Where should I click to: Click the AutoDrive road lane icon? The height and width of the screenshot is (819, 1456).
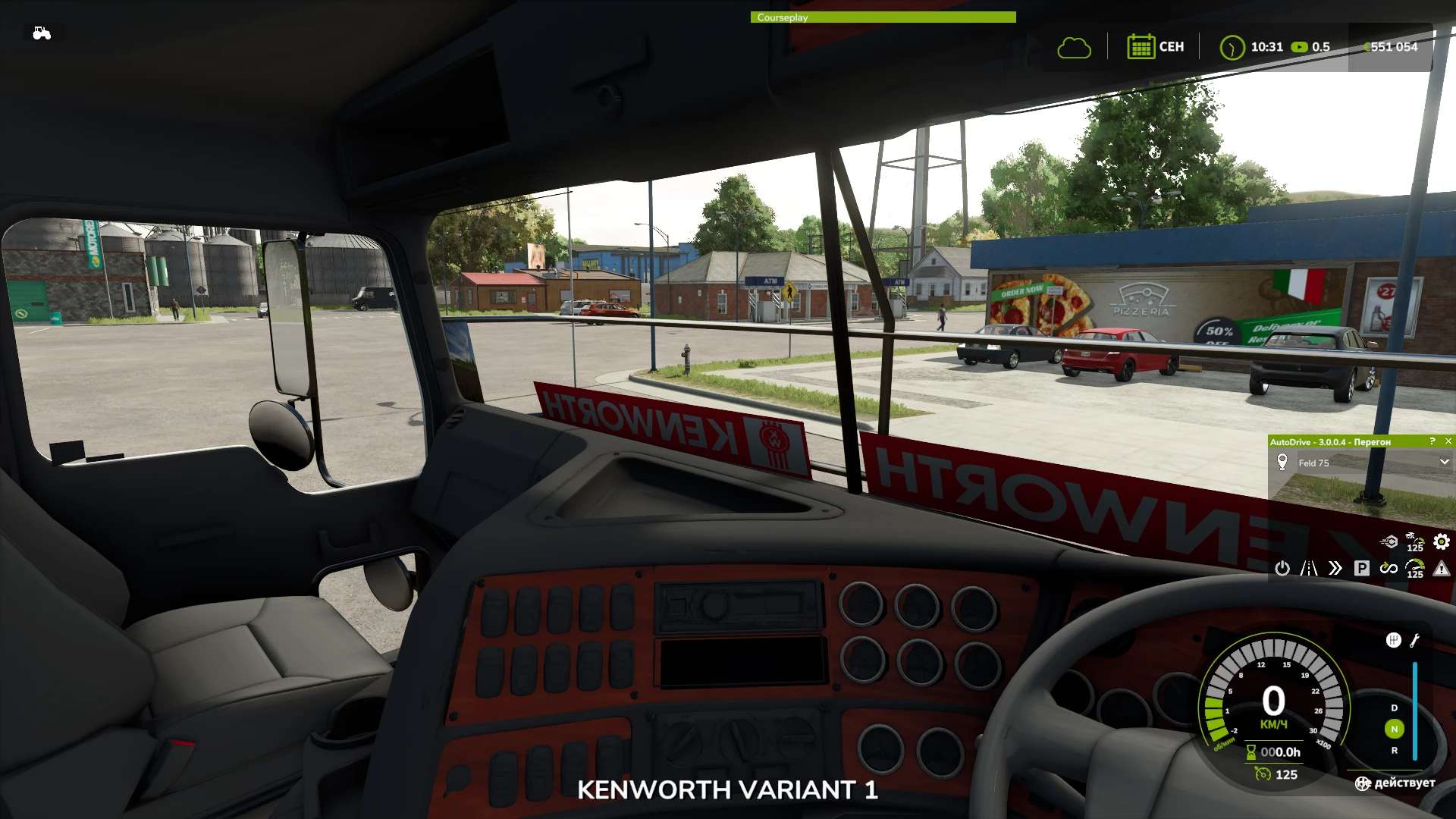pos(1309,568)
